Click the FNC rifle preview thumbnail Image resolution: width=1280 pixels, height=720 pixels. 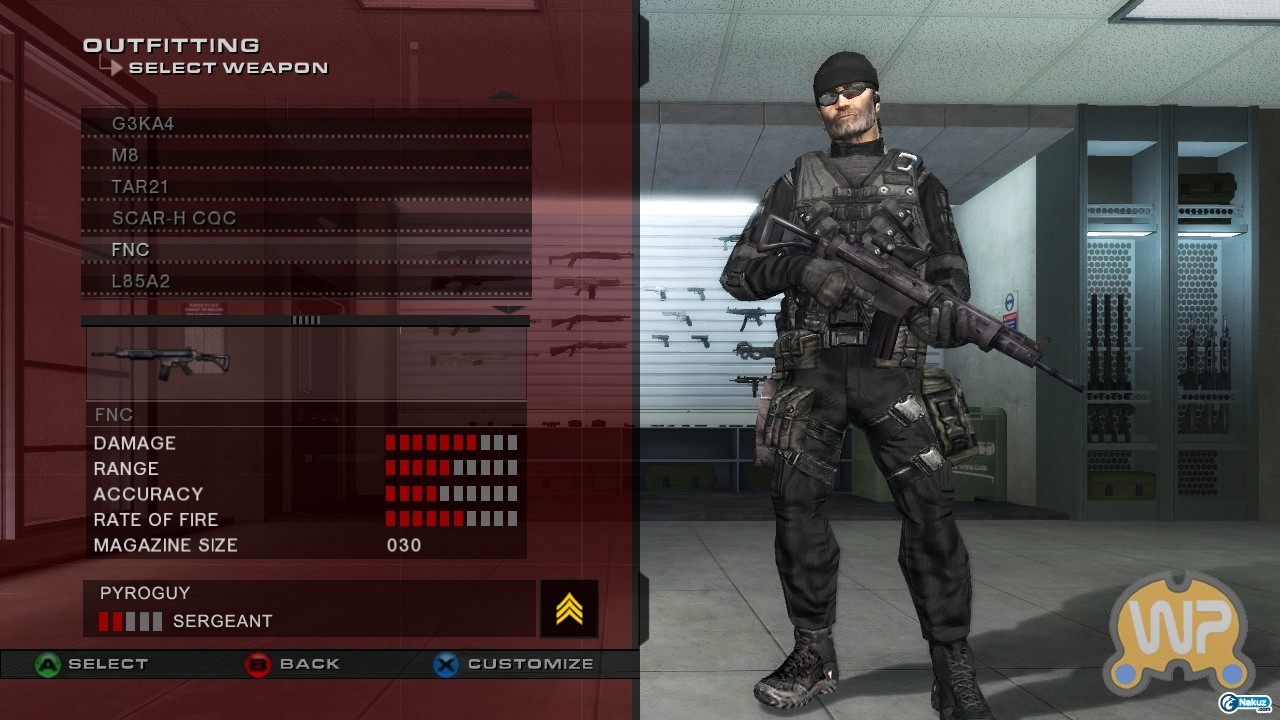(x=173, y=362)
